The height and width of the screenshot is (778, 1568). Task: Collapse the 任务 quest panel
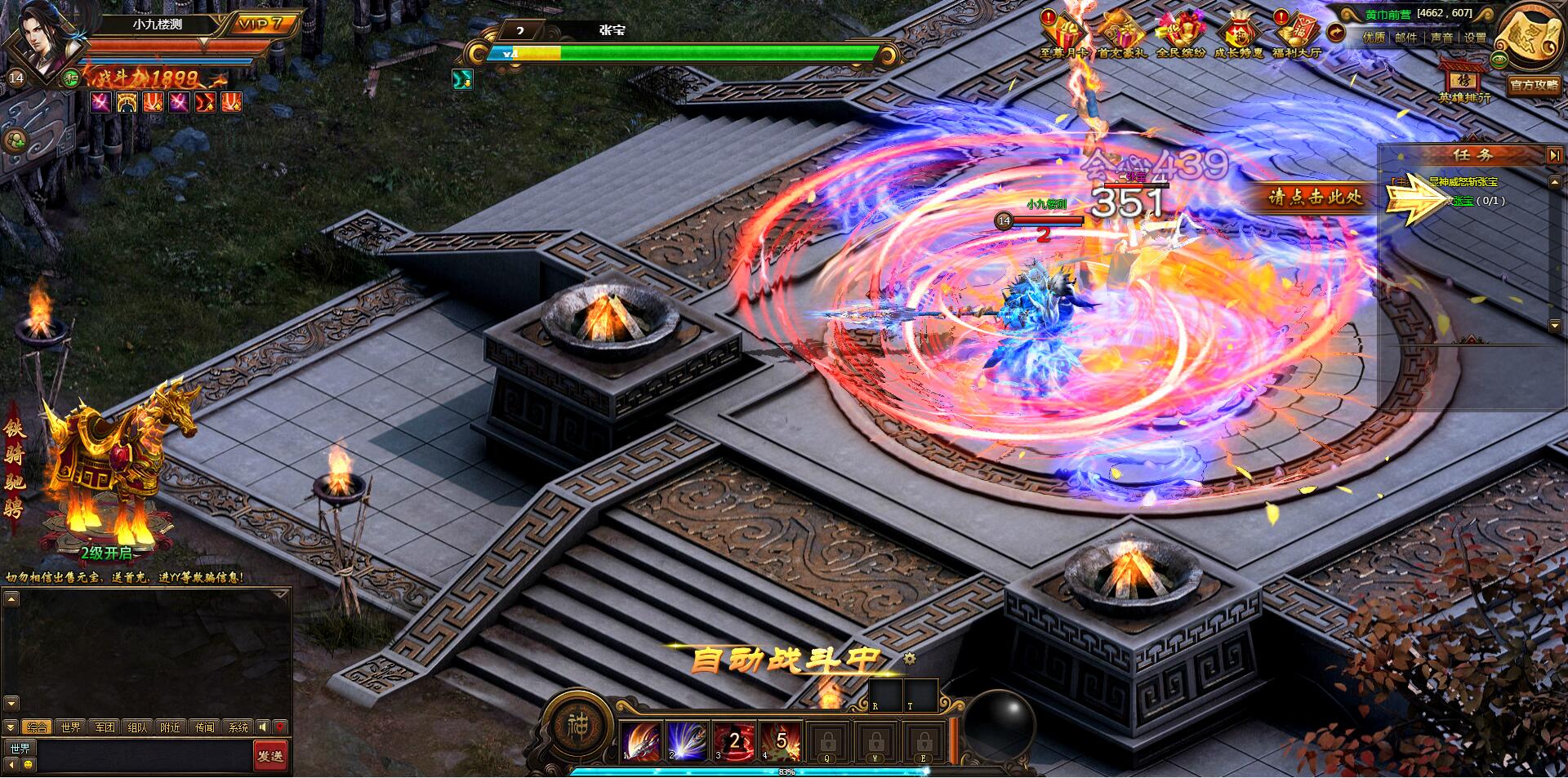1553,155
